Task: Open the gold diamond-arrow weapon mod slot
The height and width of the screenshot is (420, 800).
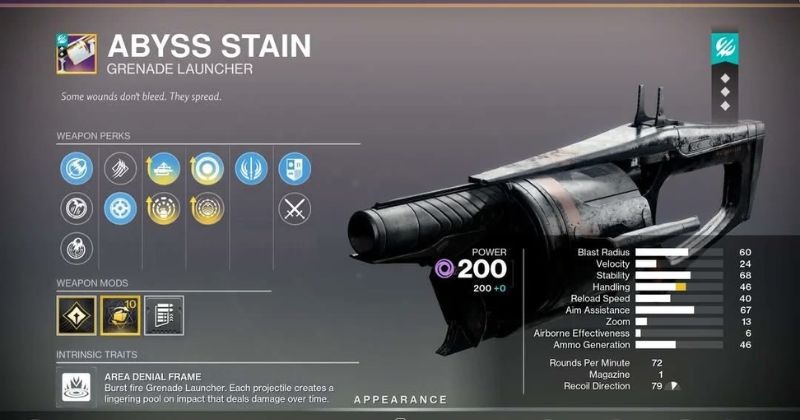Action: click(x=77, y=316)
